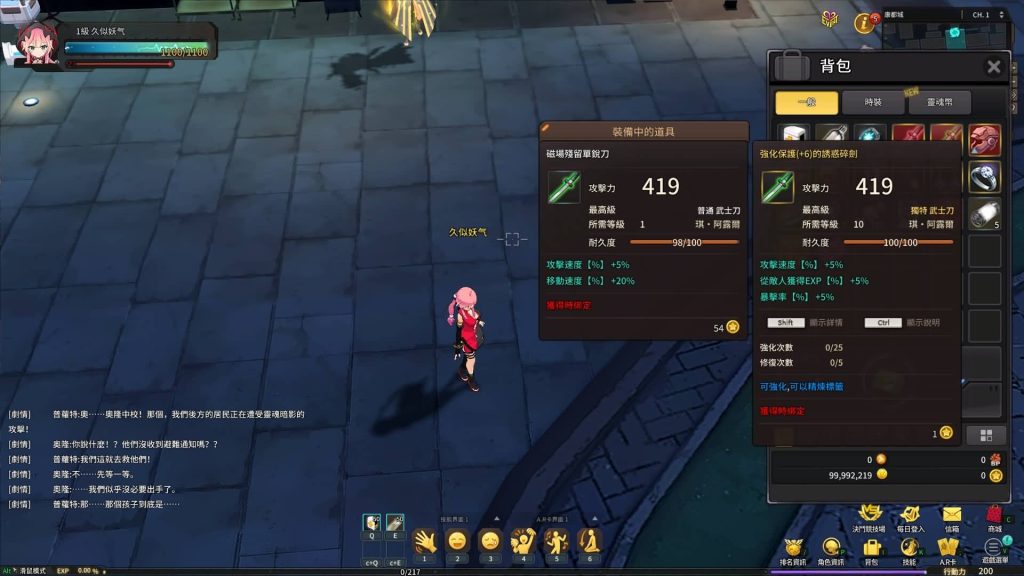Screen dimensions: 1024x576
Task: Open the gold info notification icon
Action: tap(860, 21)
